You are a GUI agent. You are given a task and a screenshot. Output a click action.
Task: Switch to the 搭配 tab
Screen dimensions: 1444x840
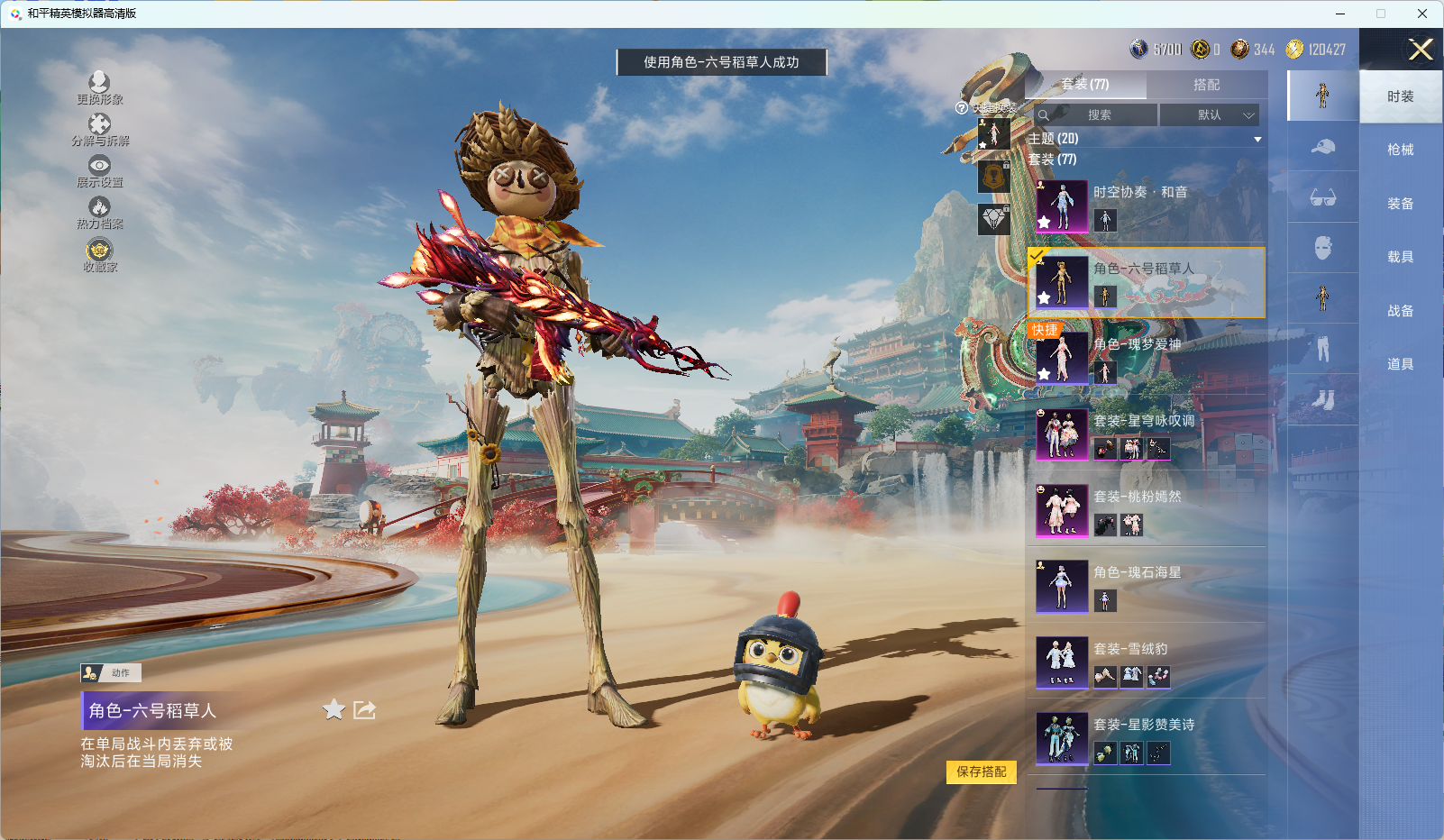(1206, 85)
